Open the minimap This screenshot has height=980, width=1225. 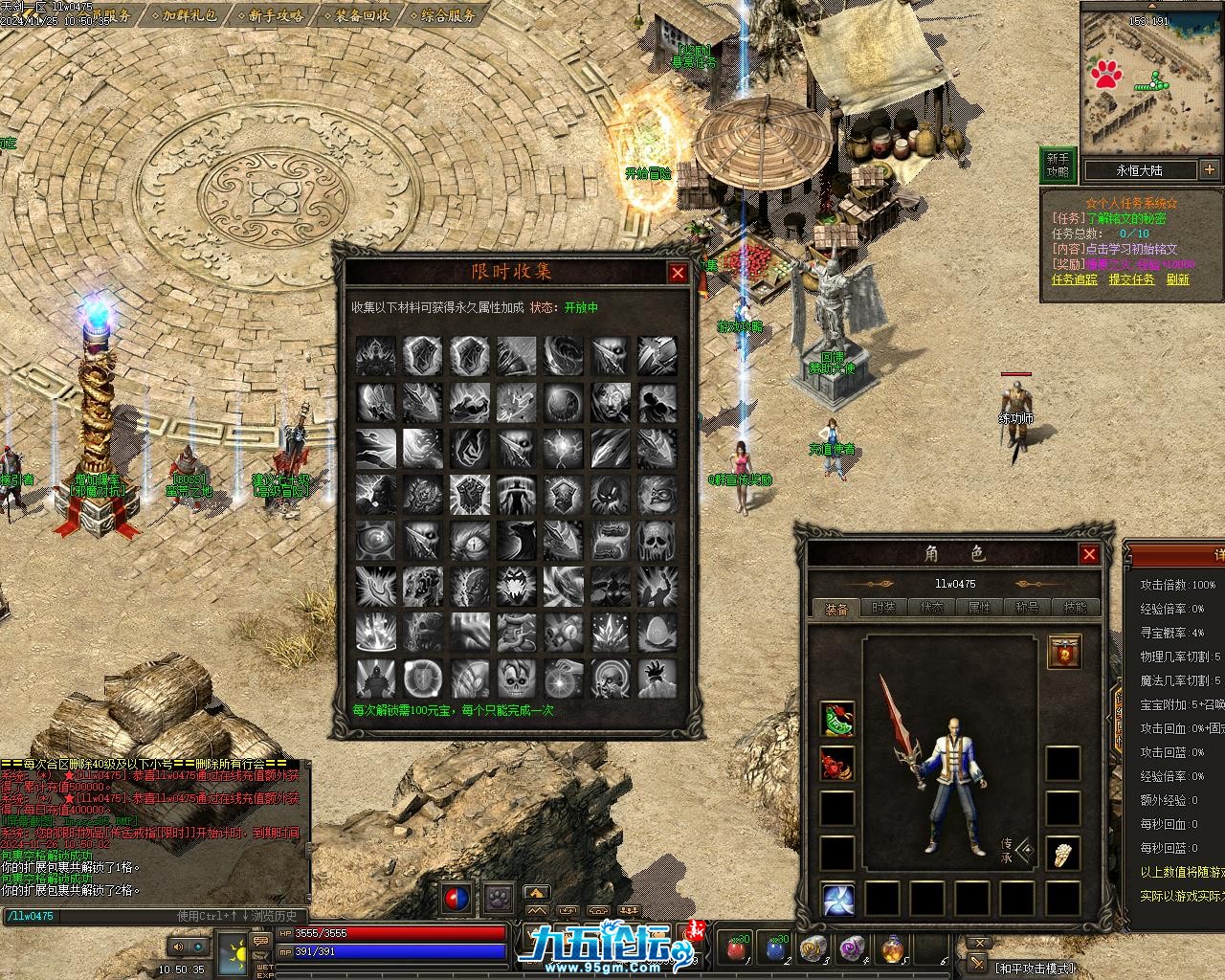tap(1151, 77)
